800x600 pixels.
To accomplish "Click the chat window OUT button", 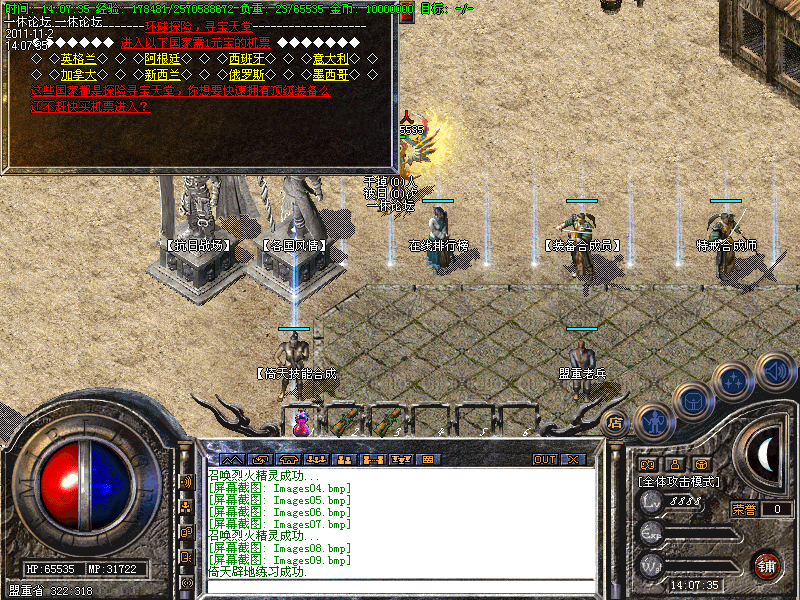I will [x=544, y=460].
